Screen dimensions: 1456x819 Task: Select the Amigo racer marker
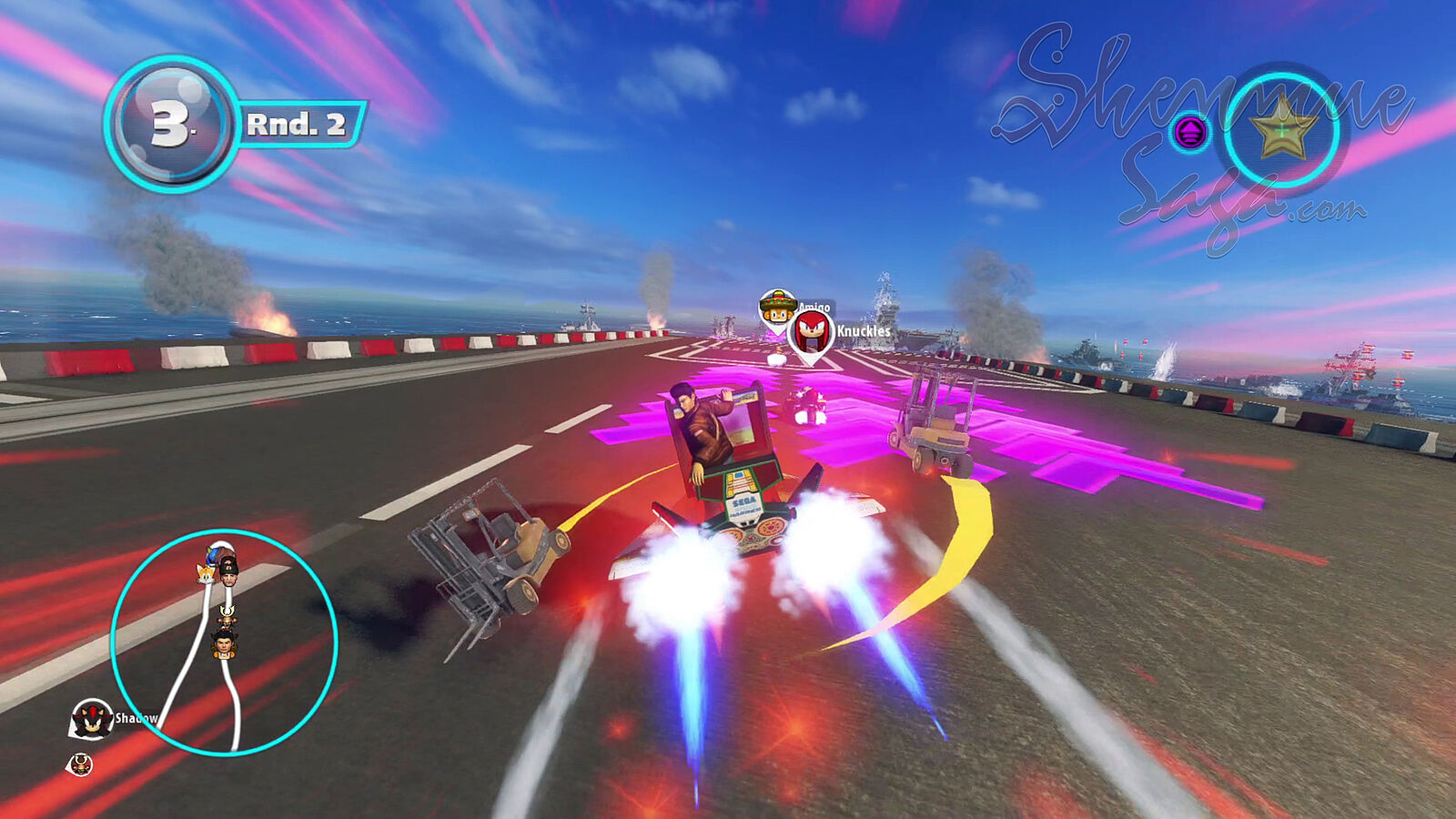778,307
